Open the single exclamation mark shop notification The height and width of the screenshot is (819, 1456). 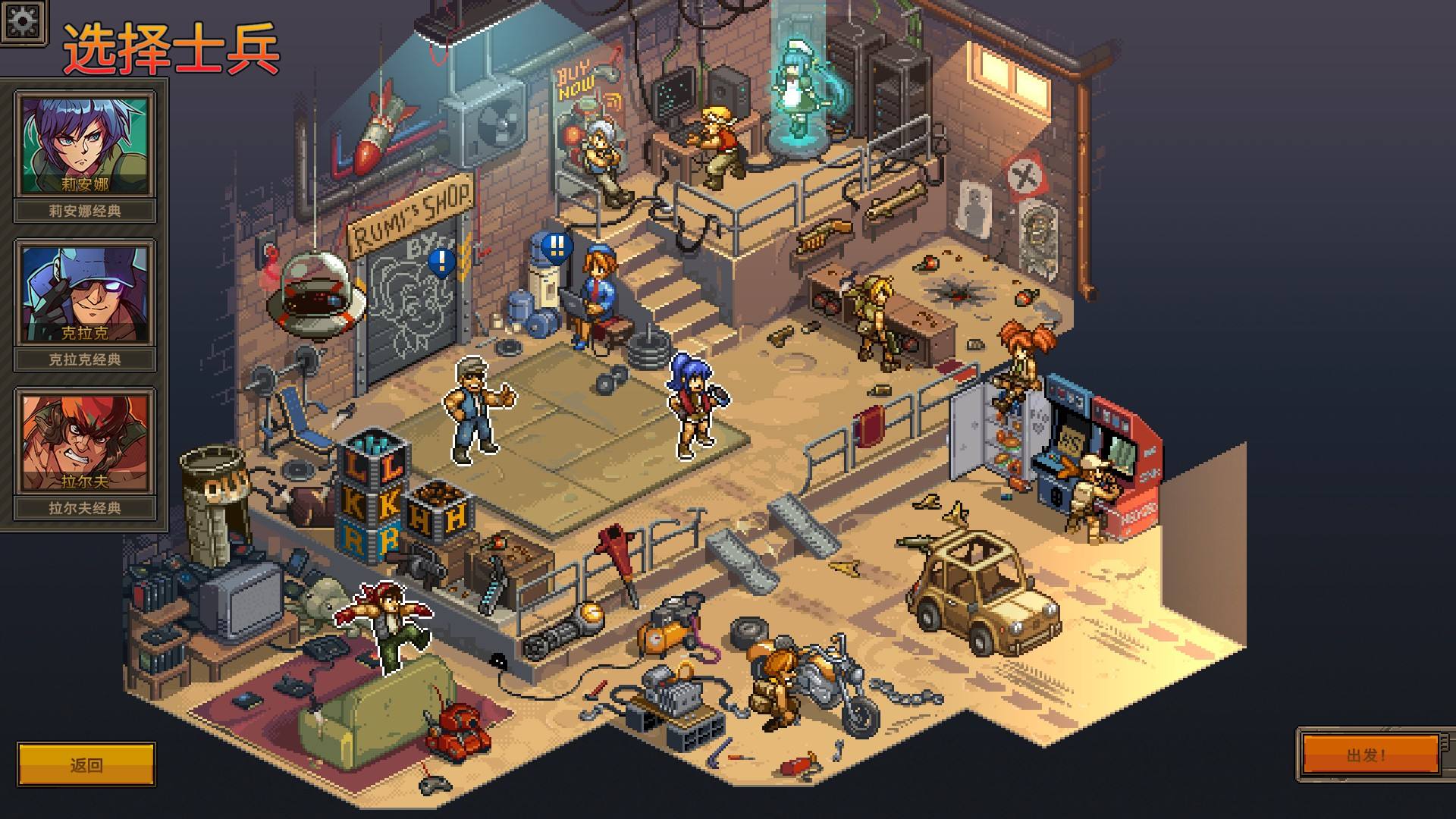pyautogui.click(x=441, y=262)
